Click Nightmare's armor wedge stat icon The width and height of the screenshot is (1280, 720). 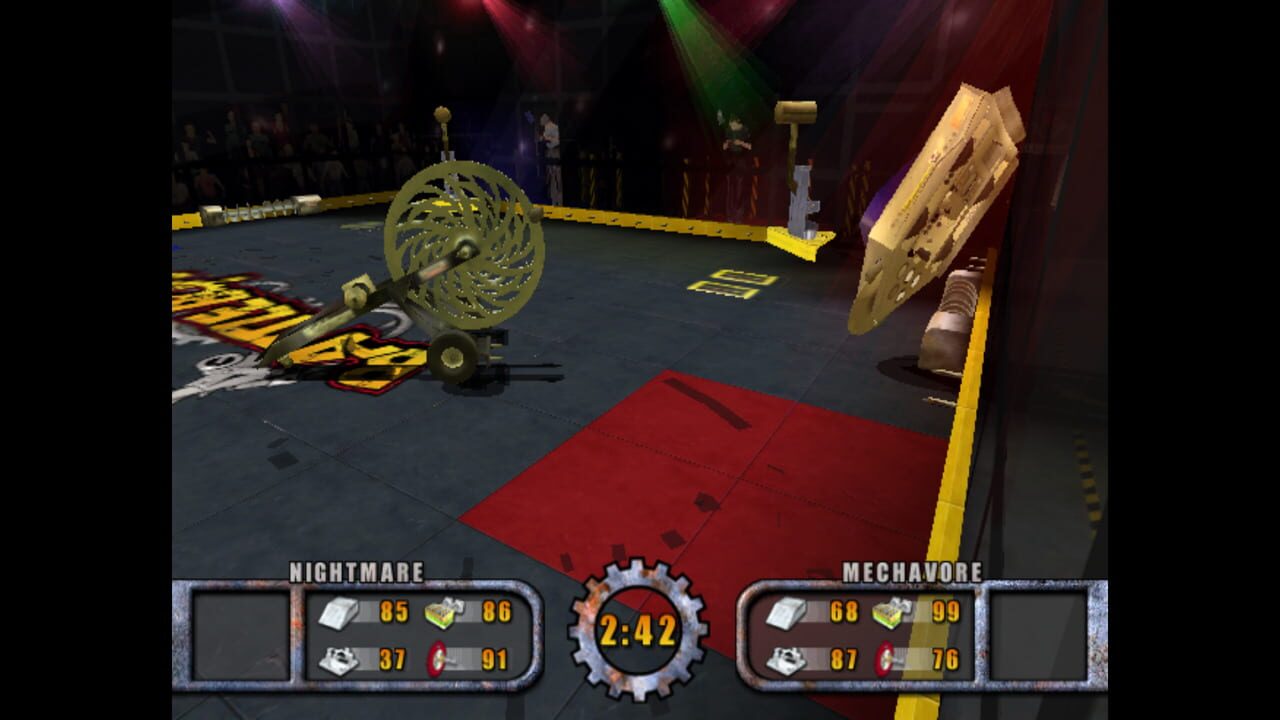tap(337, 614)
